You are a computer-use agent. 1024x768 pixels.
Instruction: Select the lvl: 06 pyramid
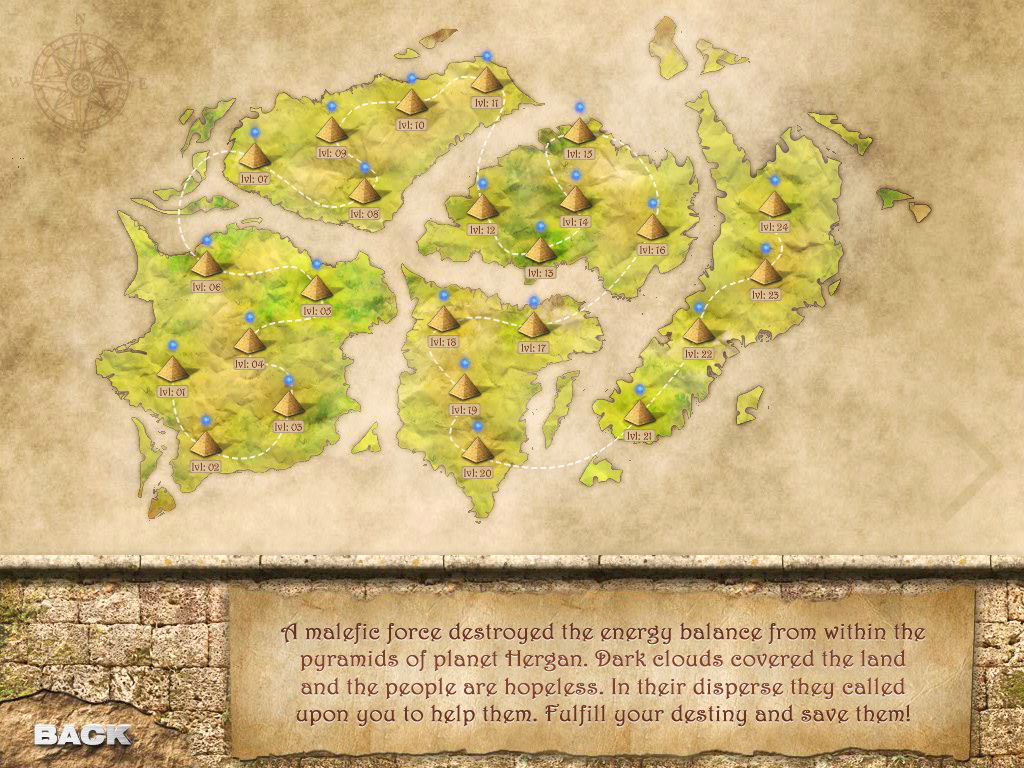[206, 265]
